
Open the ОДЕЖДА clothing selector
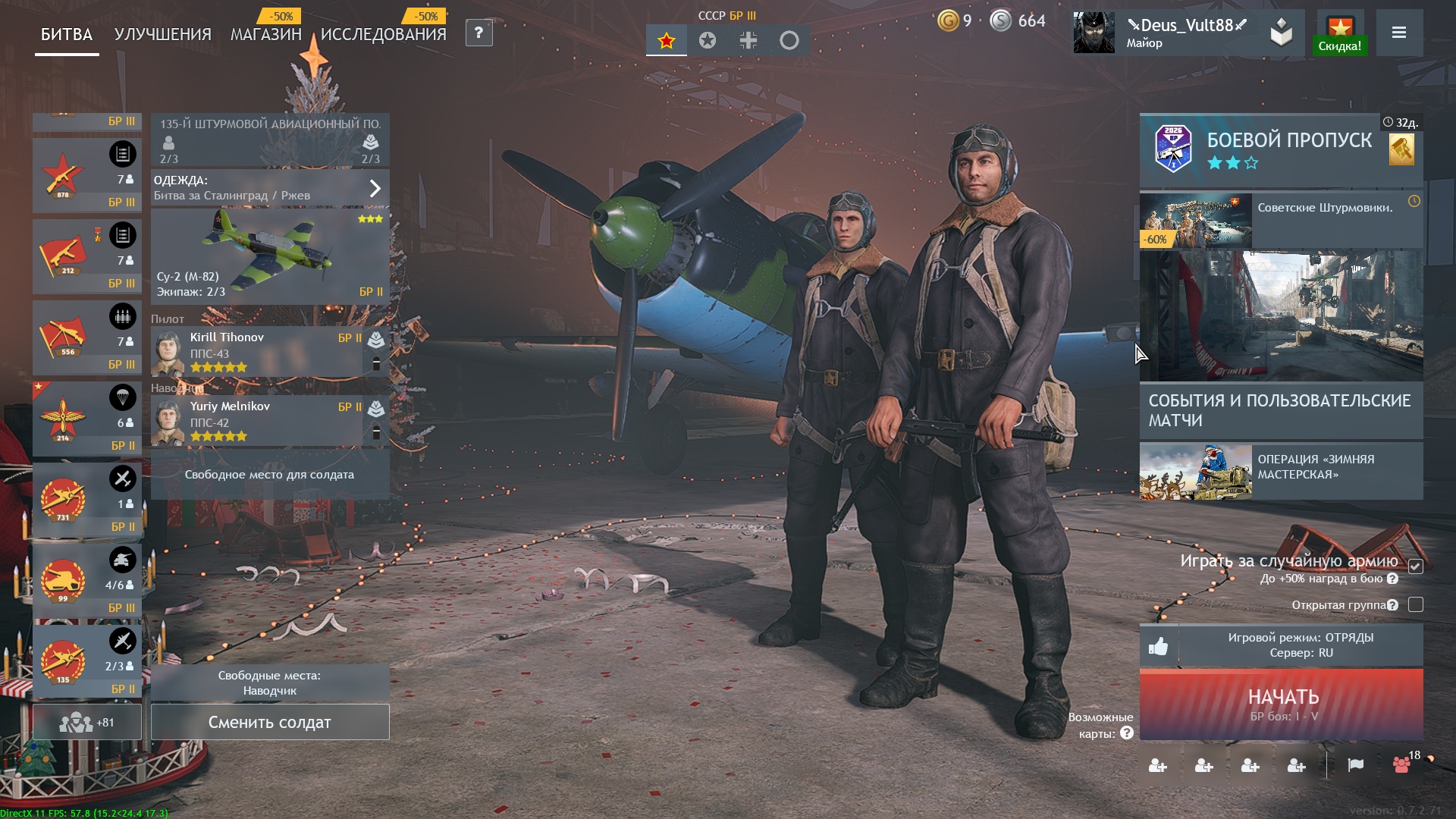click(270, 188)
